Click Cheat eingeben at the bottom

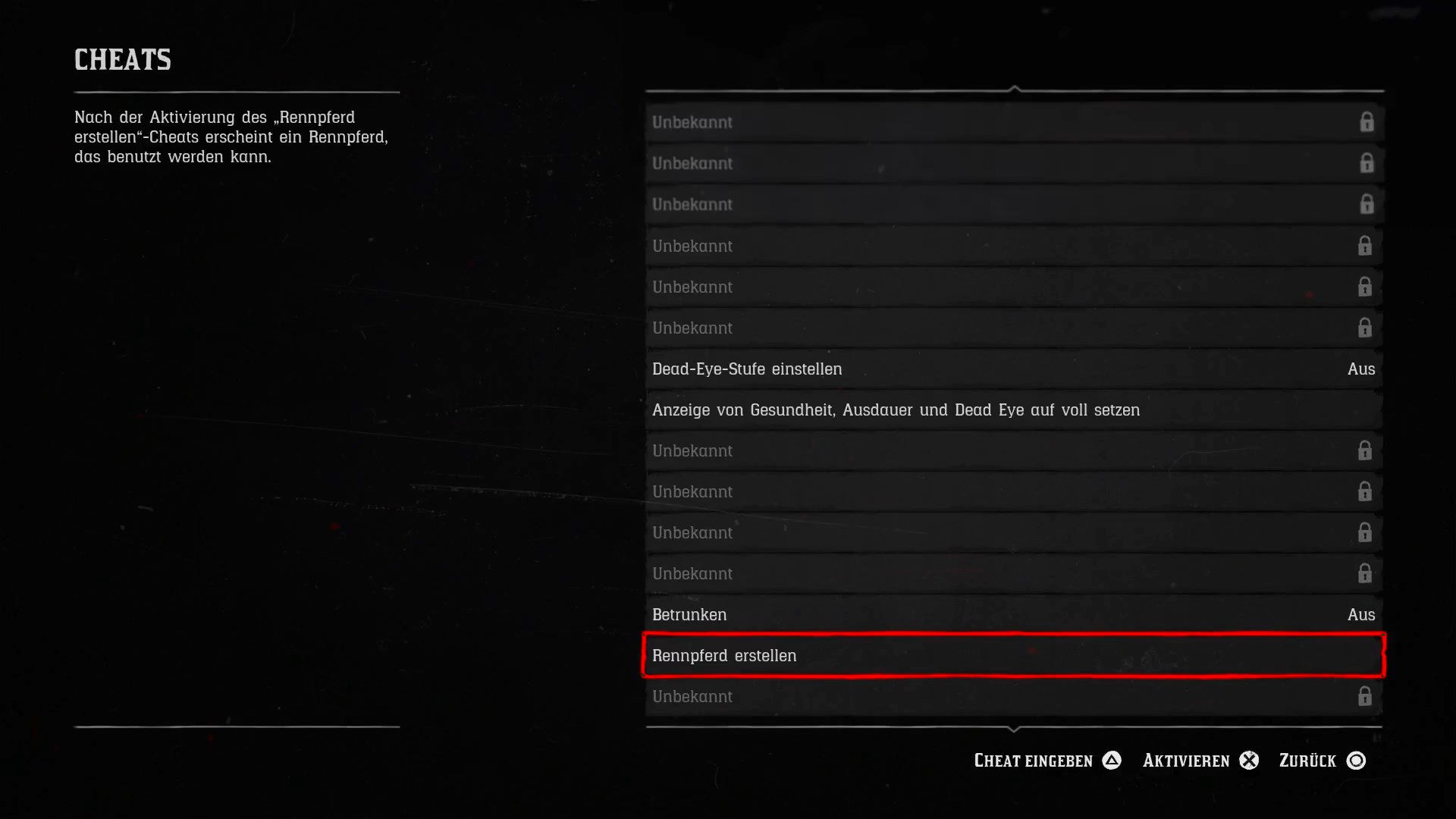click(1033, 760)
